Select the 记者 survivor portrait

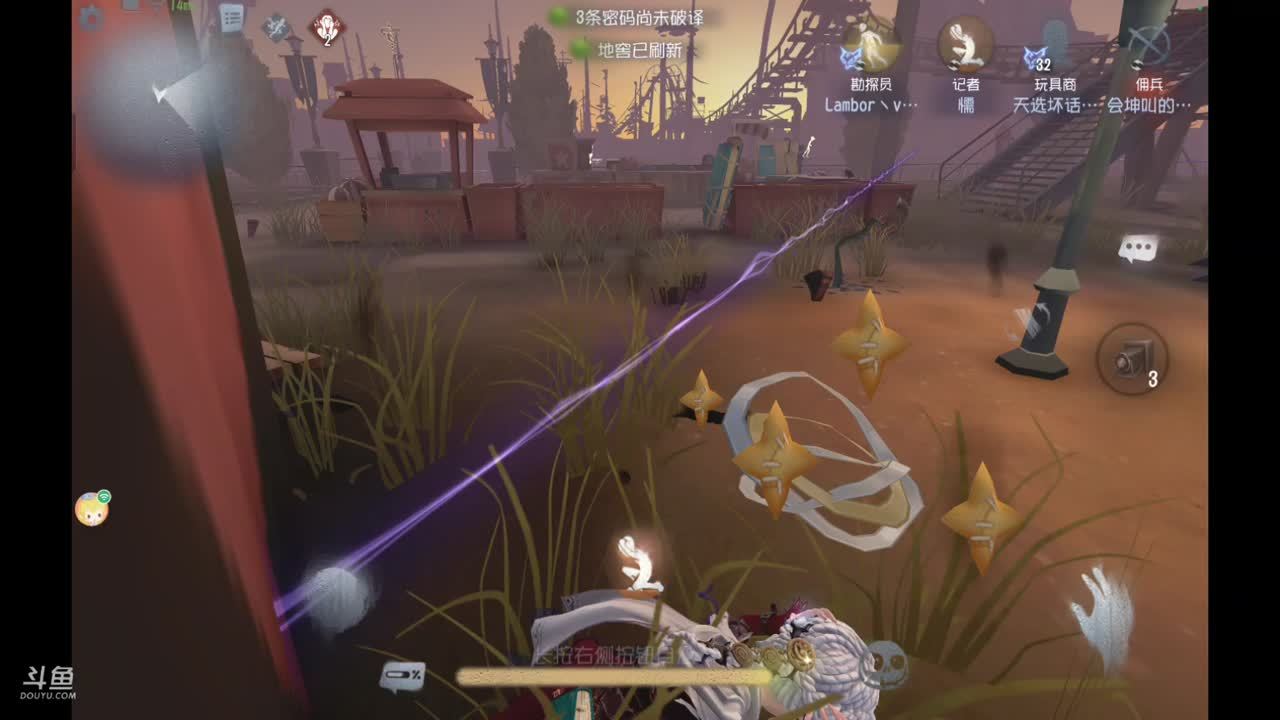(x=965, y=45)
